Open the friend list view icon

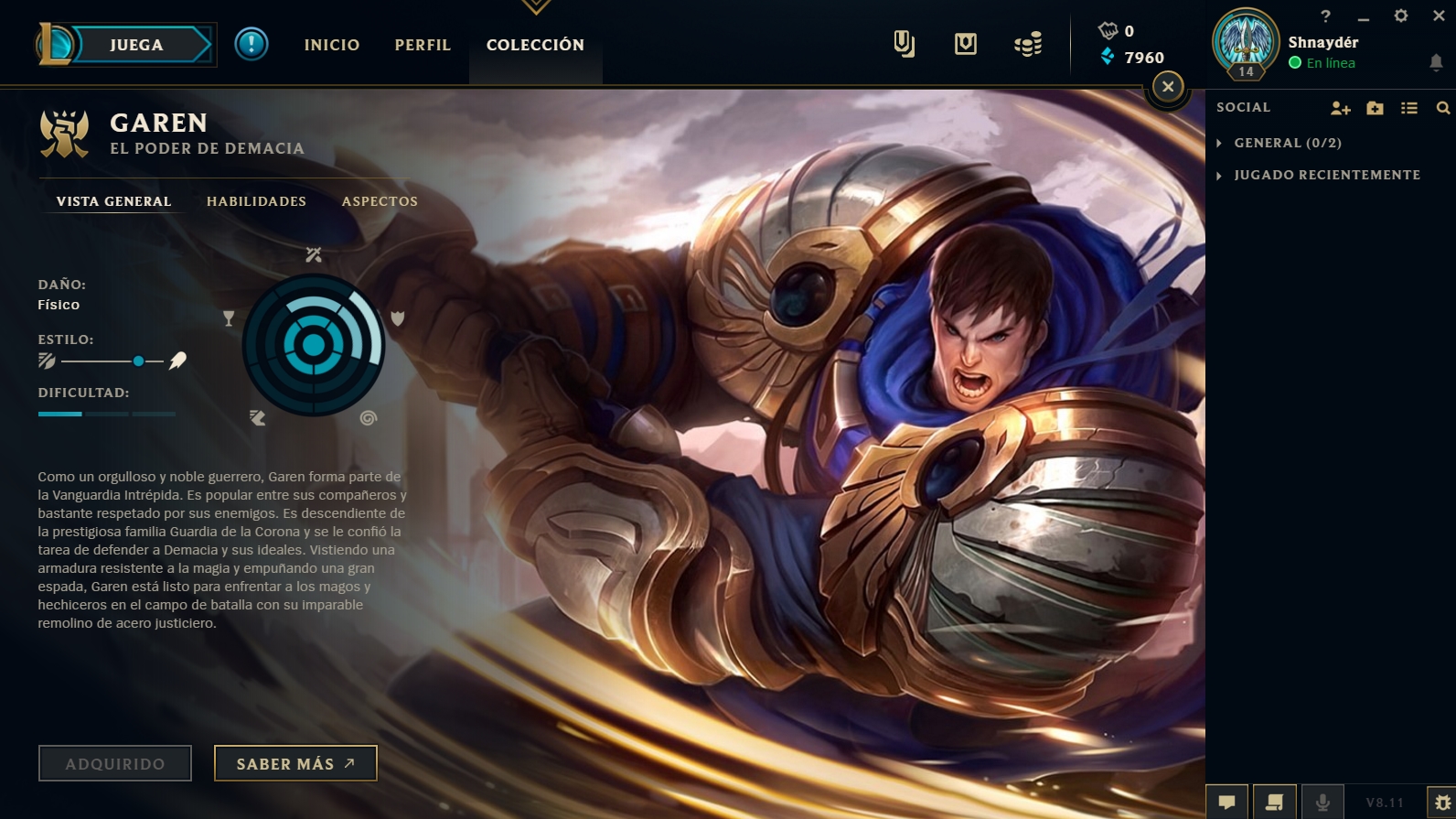[1408, 107]
